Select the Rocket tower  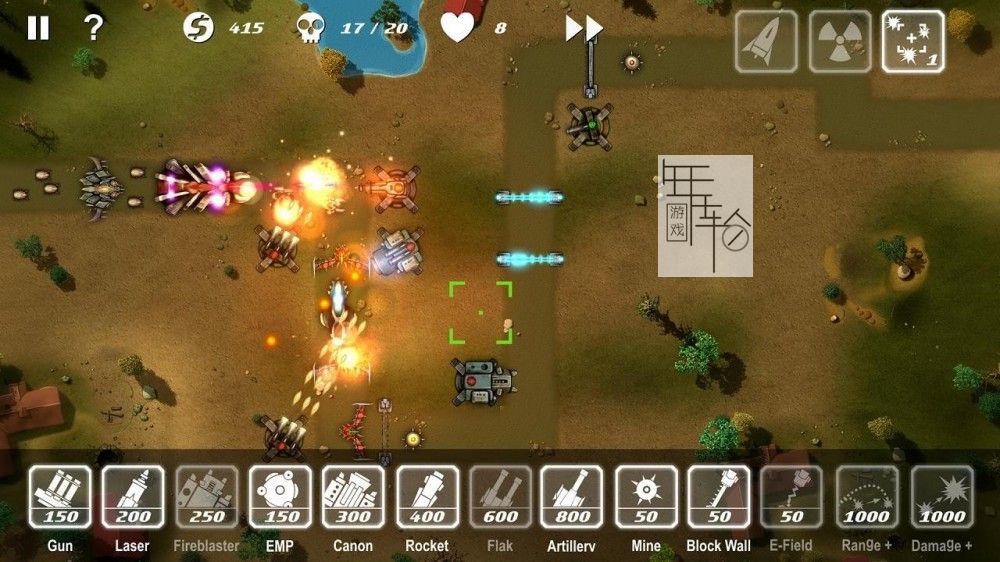pos(427,497)
